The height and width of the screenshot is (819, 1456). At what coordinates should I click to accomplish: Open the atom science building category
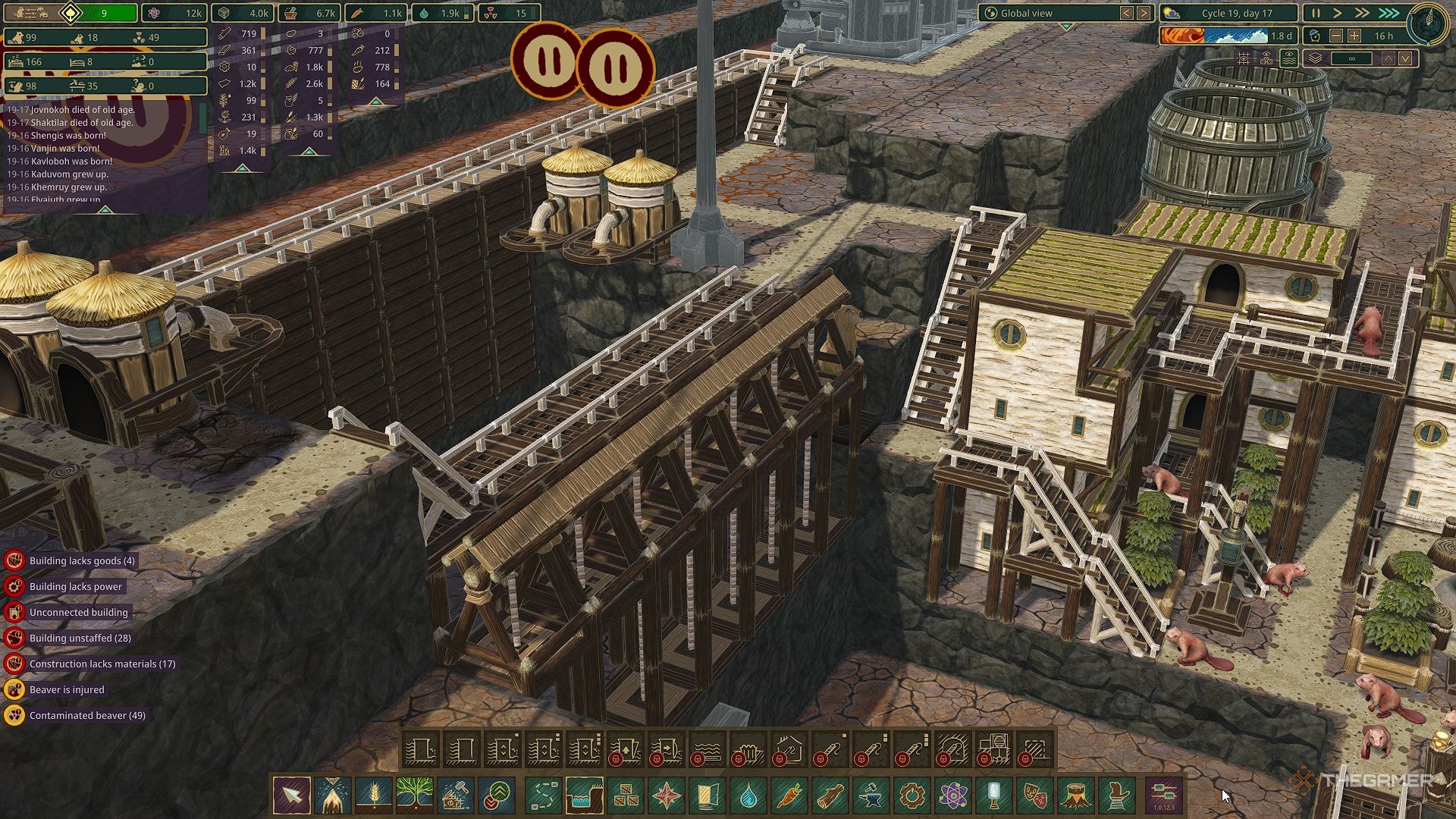(952, 795)
